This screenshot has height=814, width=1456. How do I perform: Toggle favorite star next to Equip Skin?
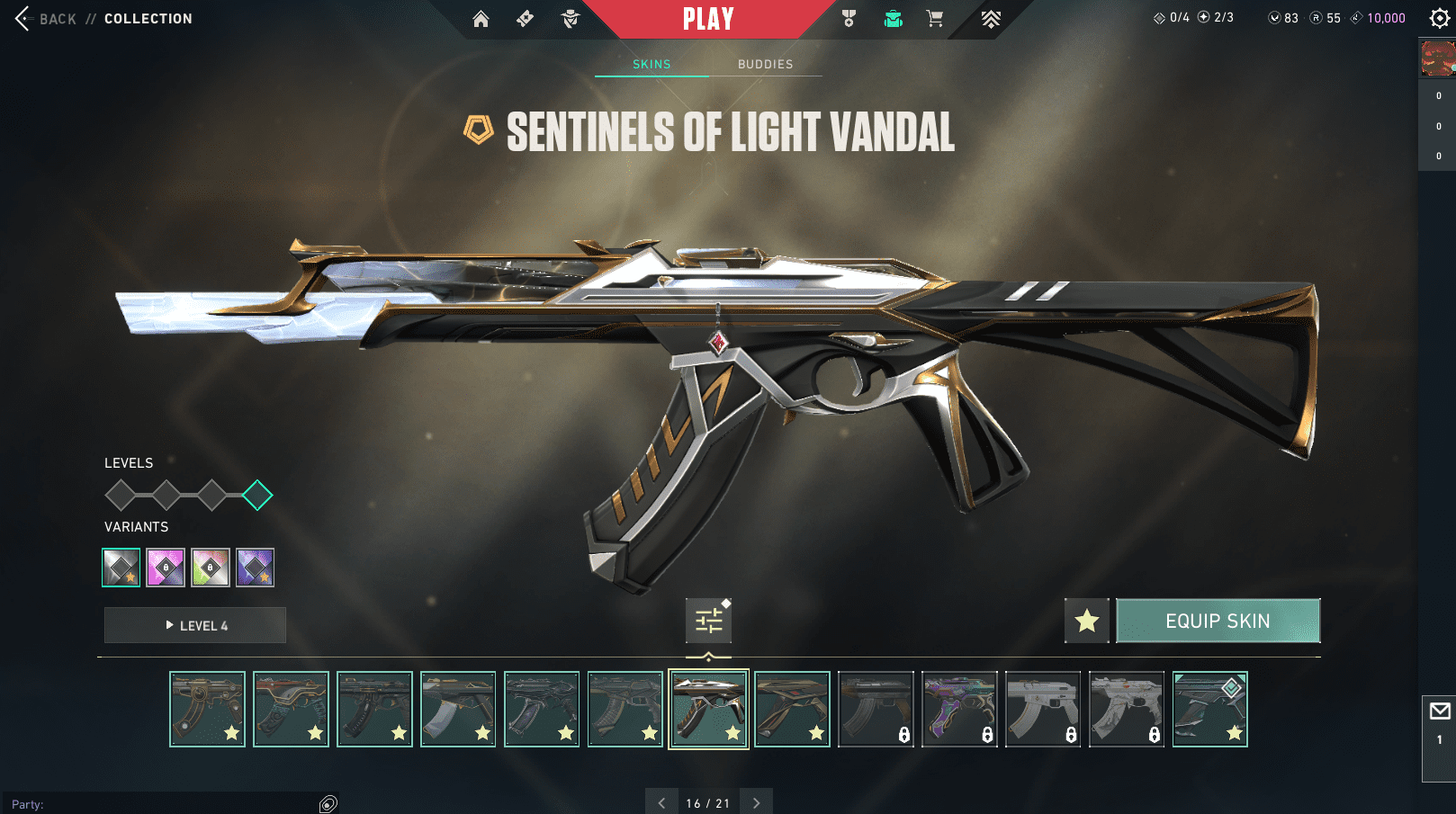click(x=1087, y=621)
